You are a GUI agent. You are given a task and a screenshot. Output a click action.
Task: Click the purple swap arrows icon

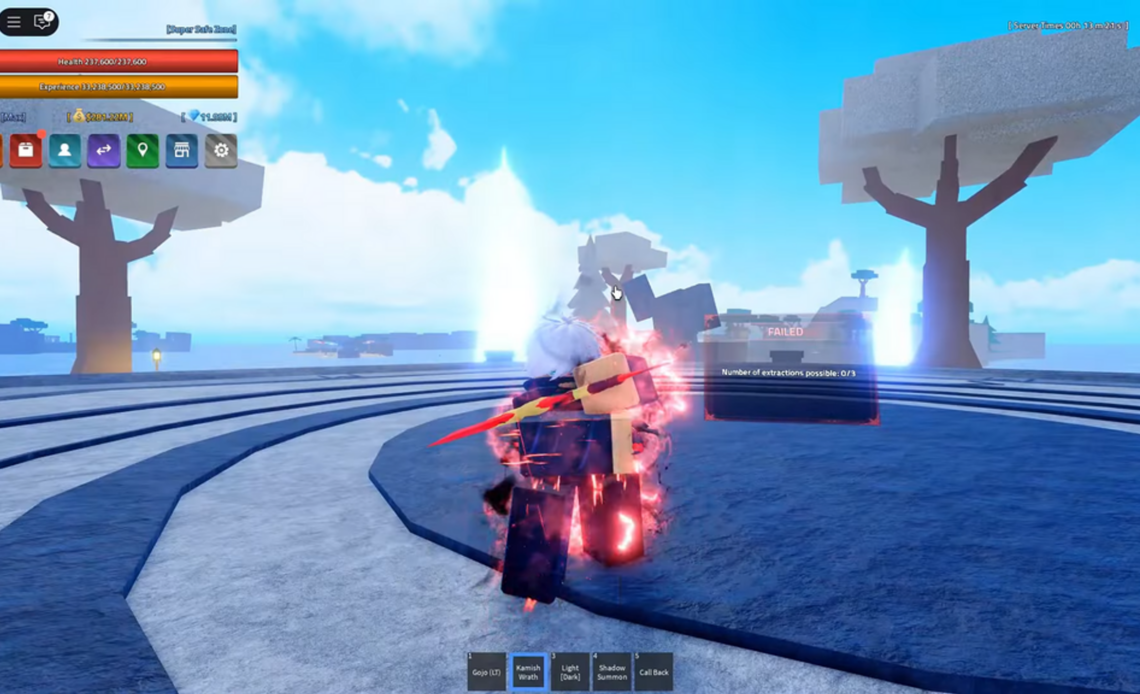(104, 151)
